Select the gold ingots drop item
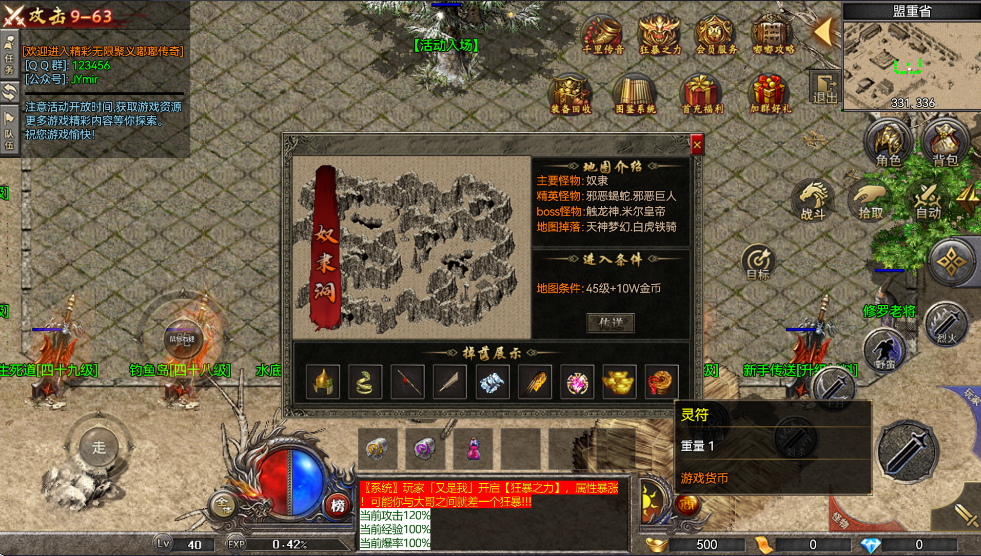This screenshot has height=556, width=981. pos(618,381)
